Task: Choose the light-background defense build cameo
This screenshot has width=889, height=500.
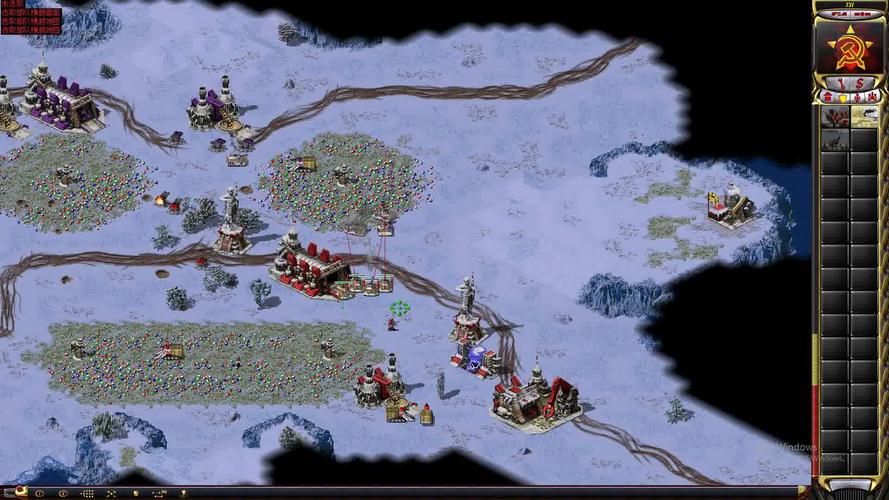Action: click(864, 117)
